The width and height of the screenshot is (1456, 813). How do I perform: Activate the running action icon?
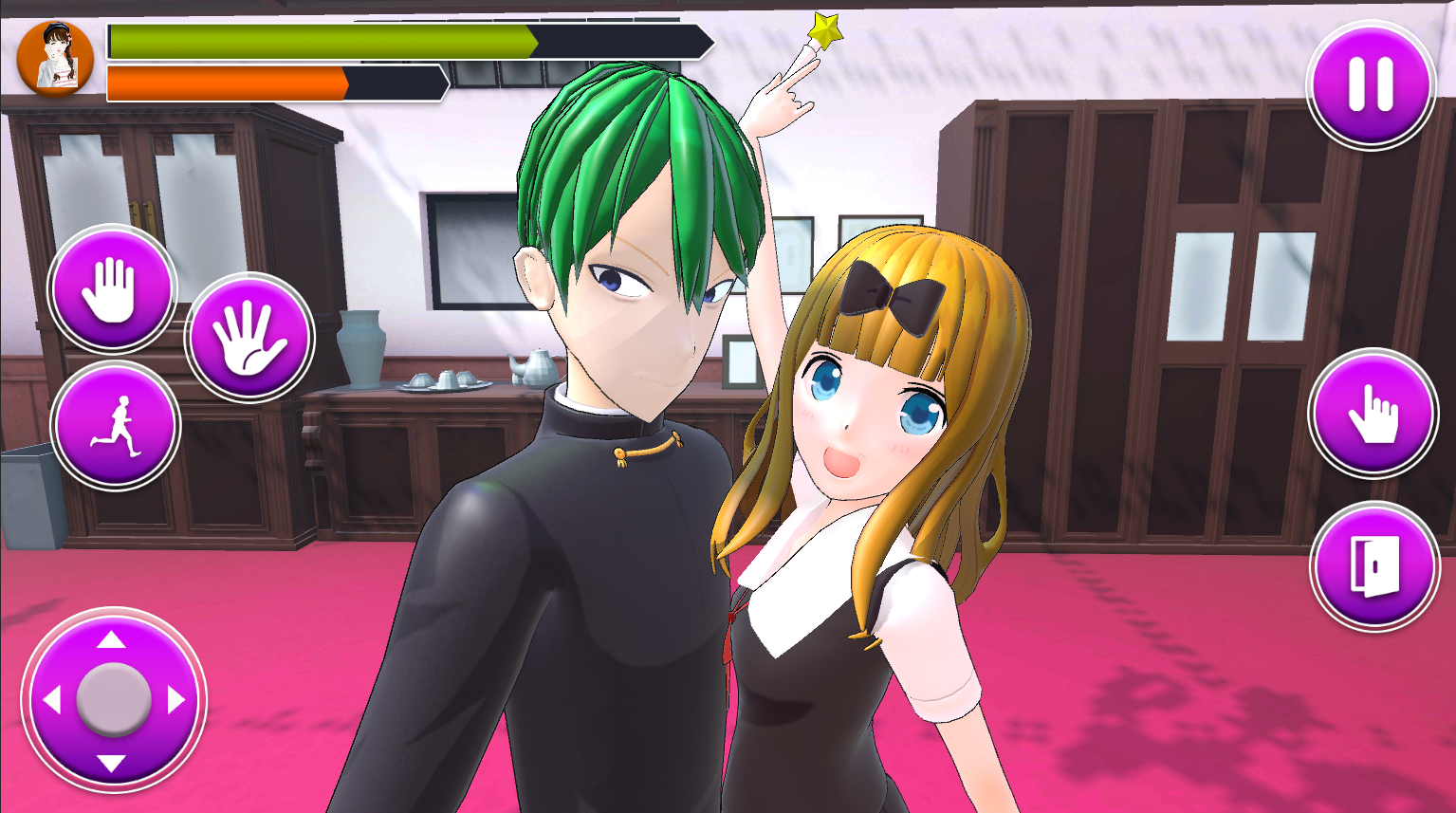coord(116,426)
